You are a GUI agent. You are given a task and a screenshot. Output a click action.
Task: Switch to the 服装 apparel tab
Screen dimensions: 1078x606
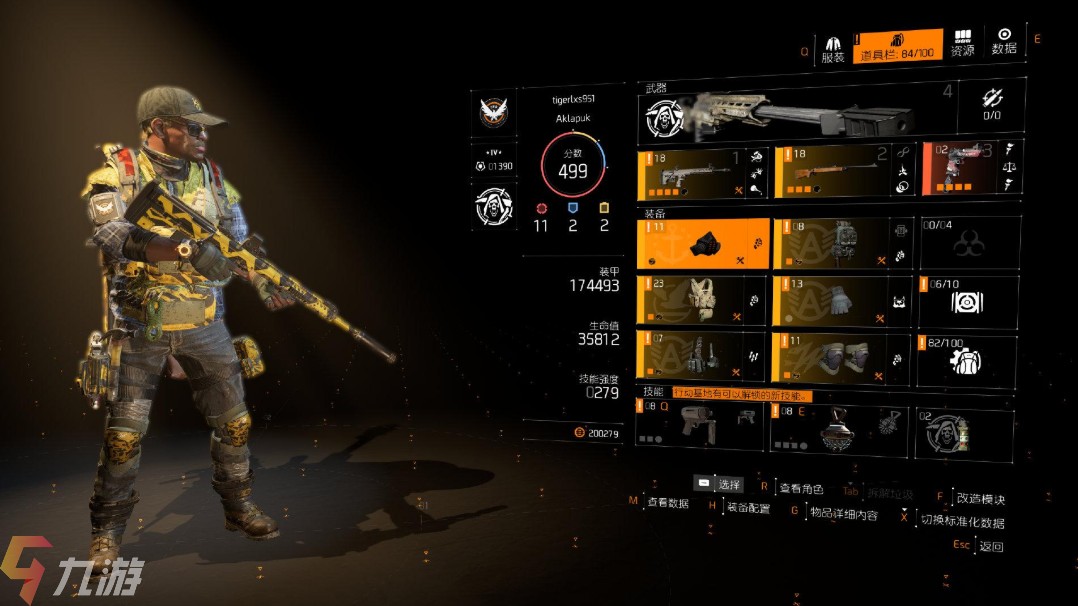click(832, 48)
